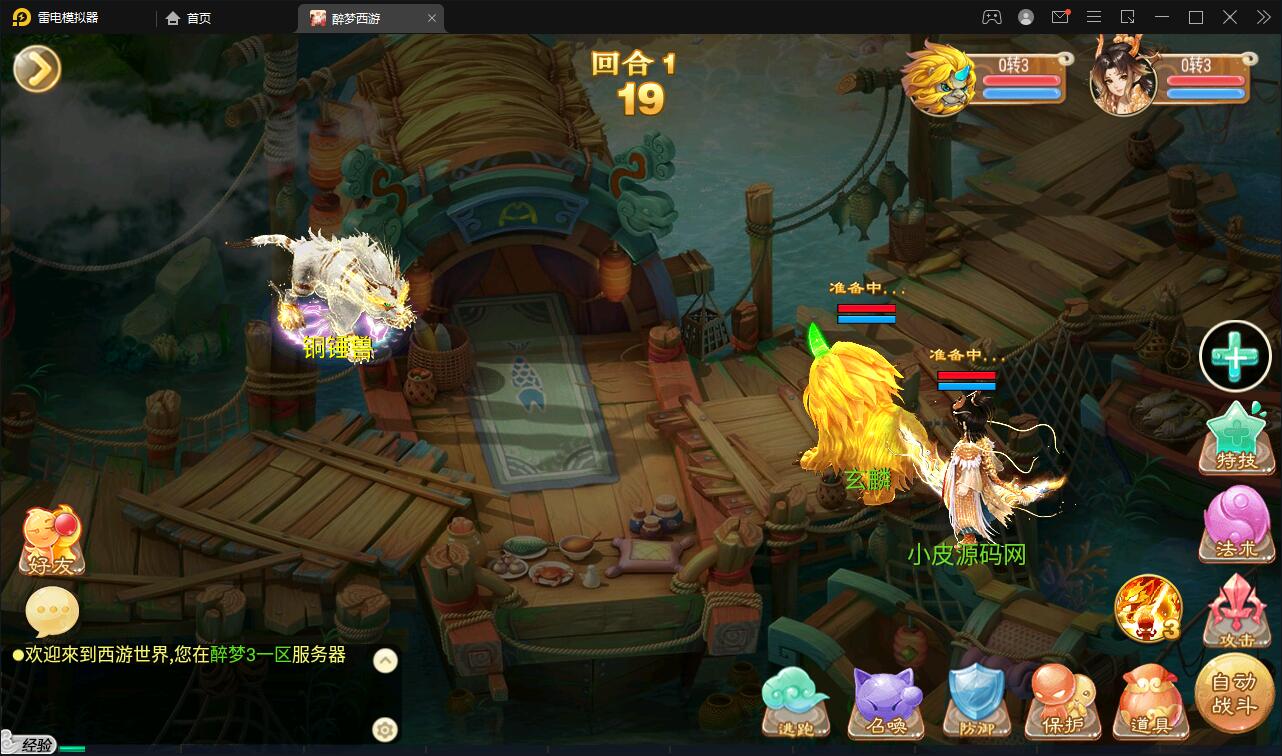Switch to the 首页 home tab
The image size is (1282, 756).
pos(189,18)
